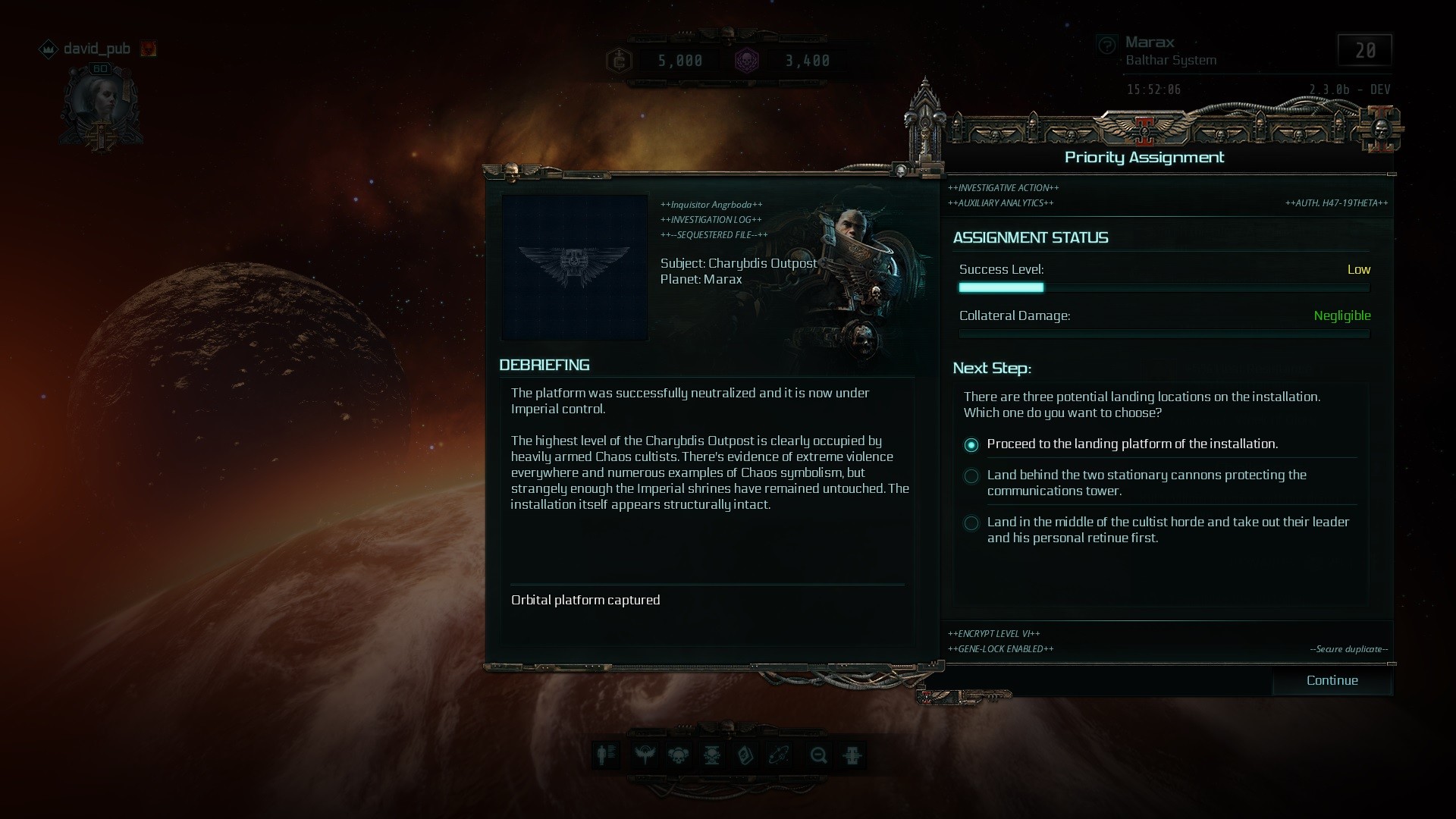1456x819 pixels.
Task: Pick landing in the middle of cultist horde
Action: click(x=971, y=523)
